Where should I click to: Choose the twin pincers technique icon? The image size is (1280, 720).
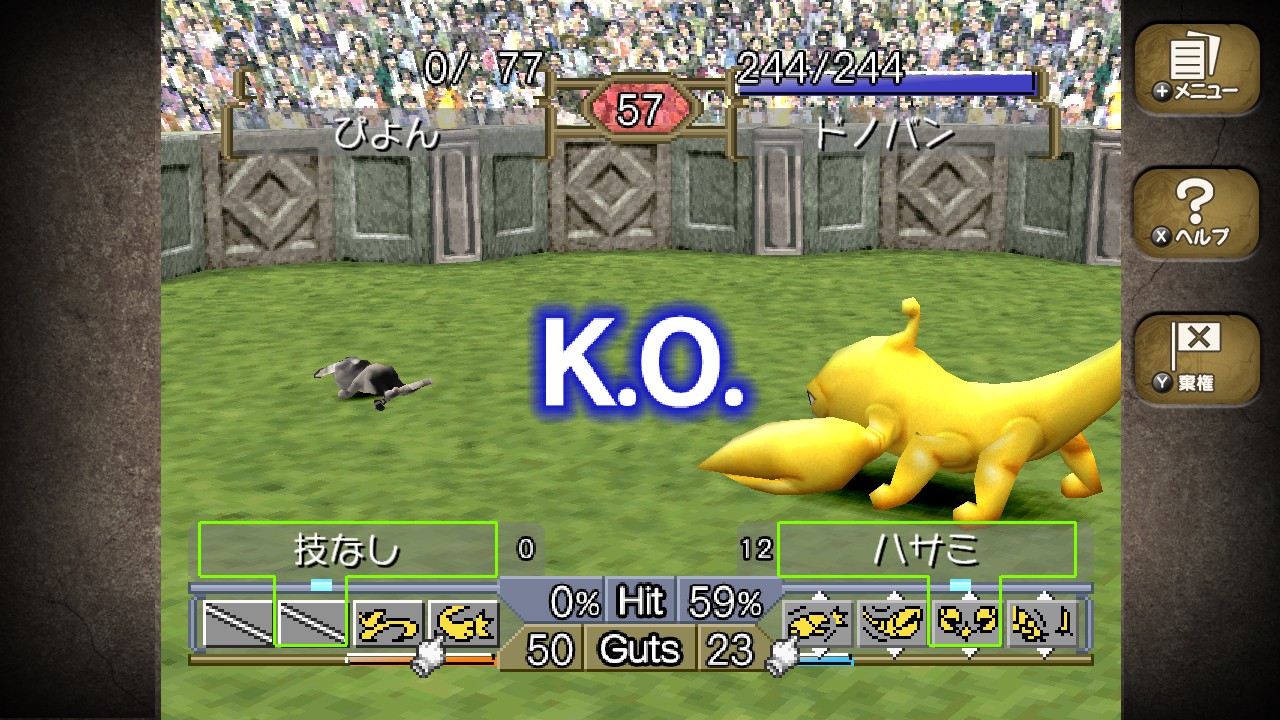[x=968, y=624]
